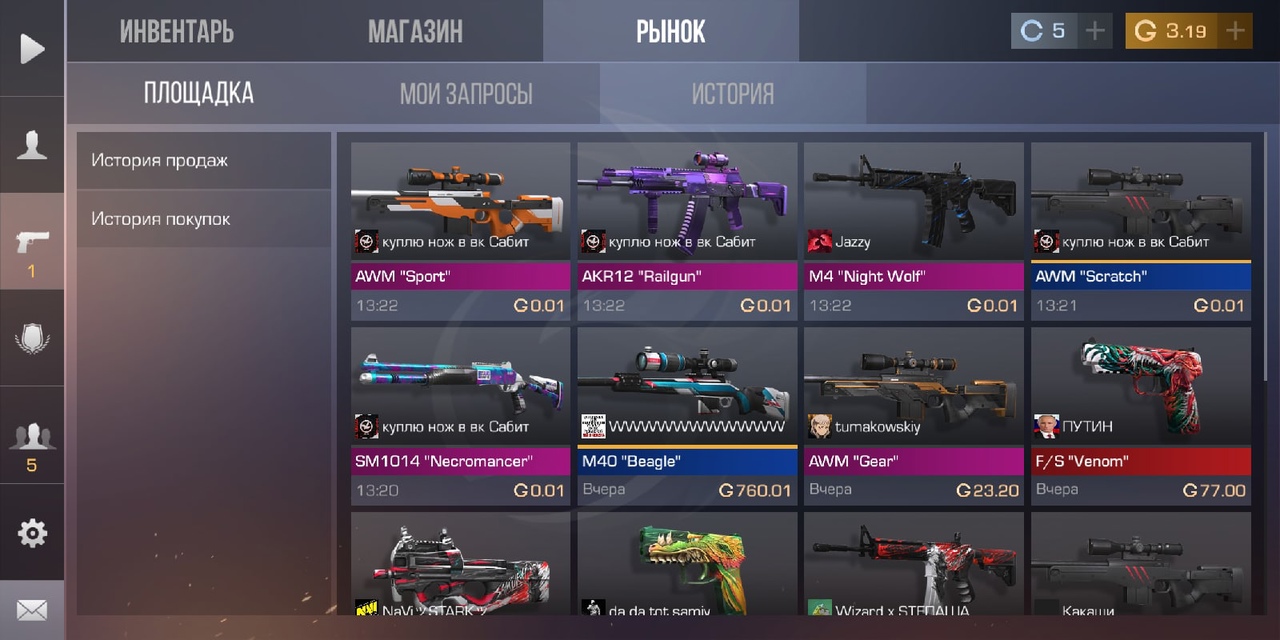This screenshot has width=1280, height=640.
Task: Pick the F/S "Venom" listing
Action: click(x=1141, y=415)
